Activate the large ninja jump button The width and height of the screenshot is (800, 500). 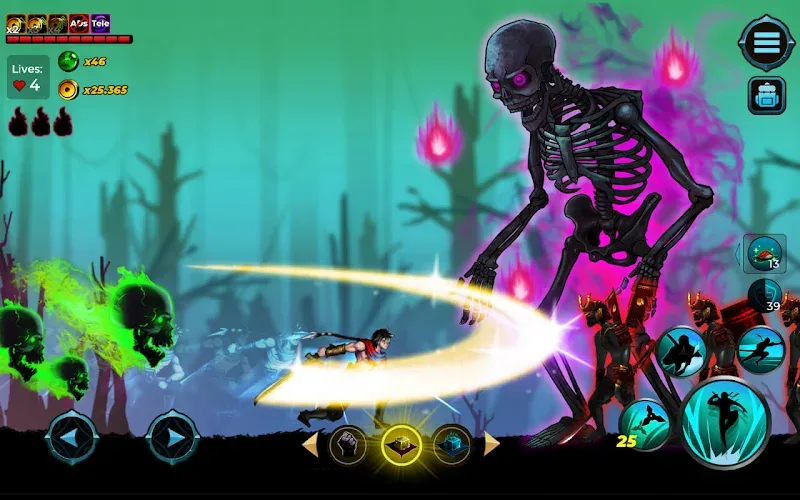pos(726,423)
